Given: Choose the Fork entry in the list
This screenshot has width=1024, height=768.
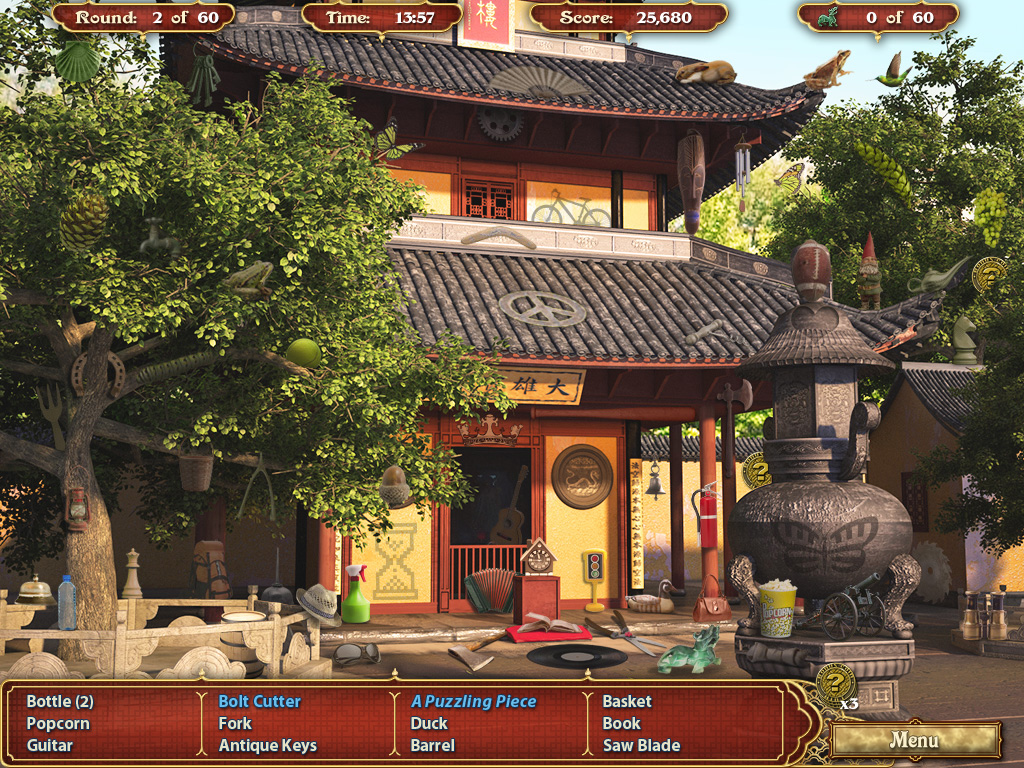Looking at the screenshot, I should 235,723.
